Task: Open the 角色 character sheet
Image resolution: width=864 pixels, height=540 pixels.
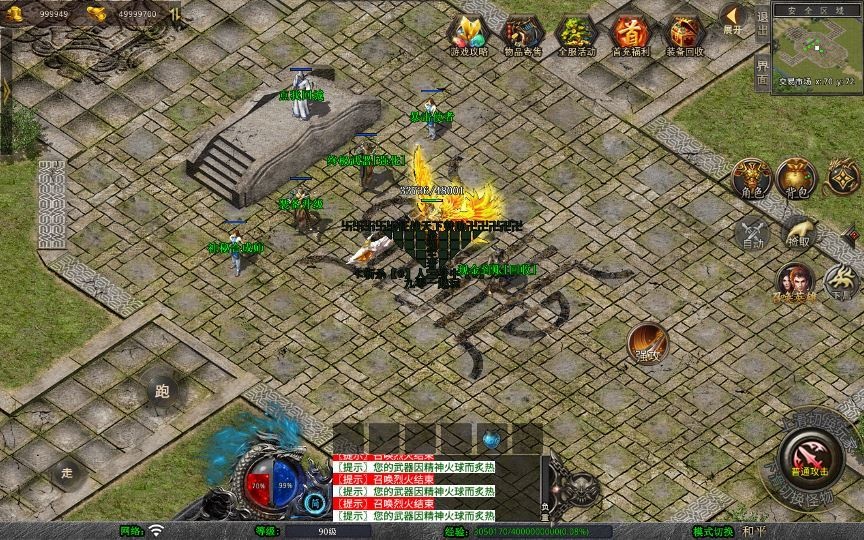Action: coord(750,178)
